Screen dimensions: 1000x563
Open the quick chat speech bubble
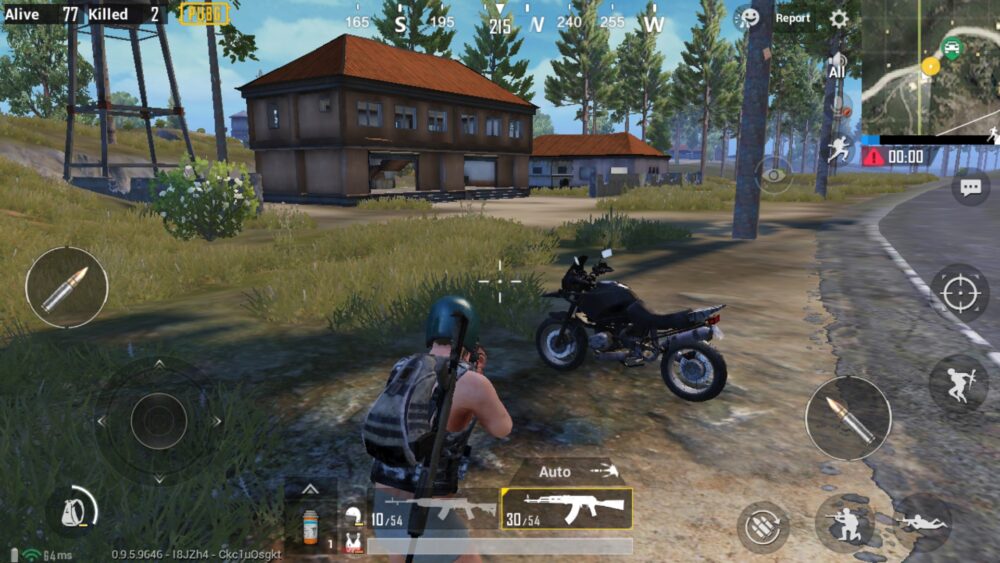click(969, 187)
